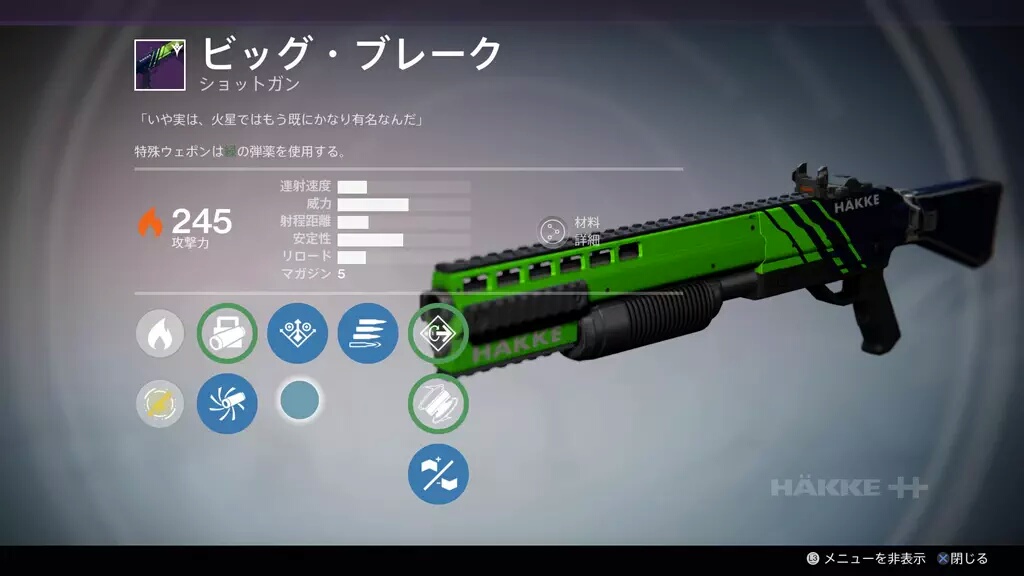Select the stacked bullets perk

tap(368, 334)
